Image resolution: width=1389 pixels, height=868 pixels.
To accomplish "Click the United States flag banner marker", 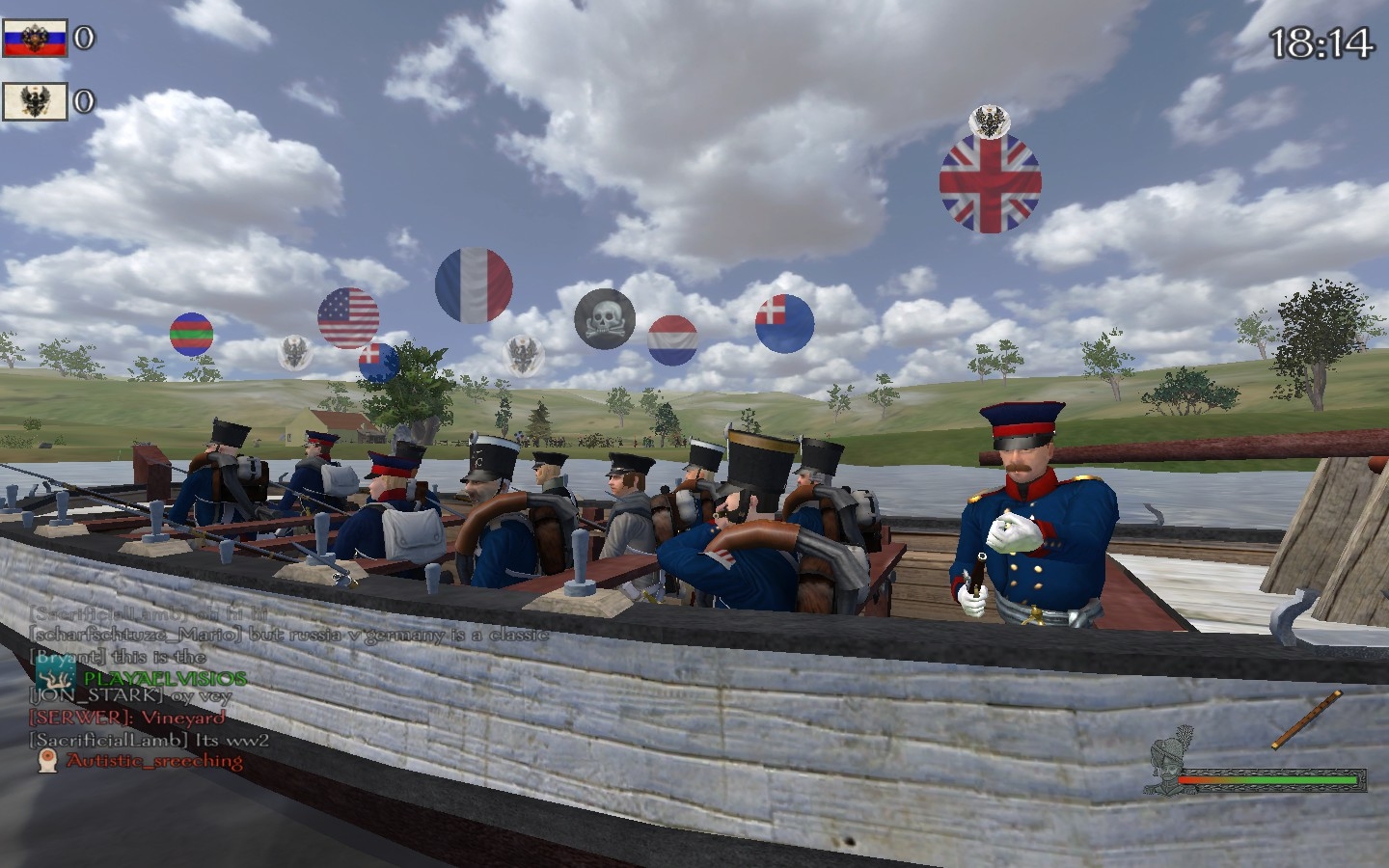I will (x=348, y=317).
